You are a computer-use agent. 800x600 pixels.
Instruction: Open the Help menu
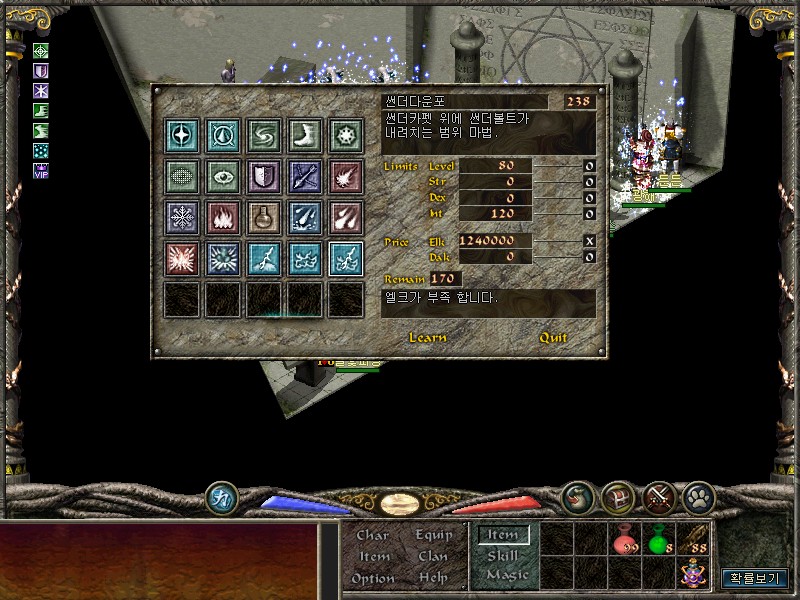(433, 578)
